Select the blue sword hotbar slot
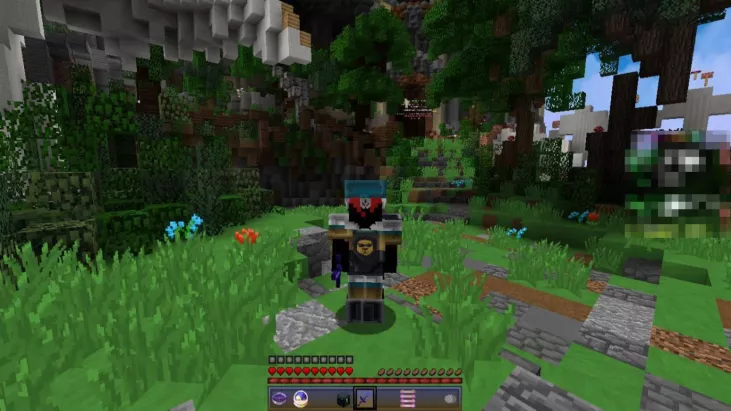This screenshot has width=731, height=411. [x=364, y=398]
